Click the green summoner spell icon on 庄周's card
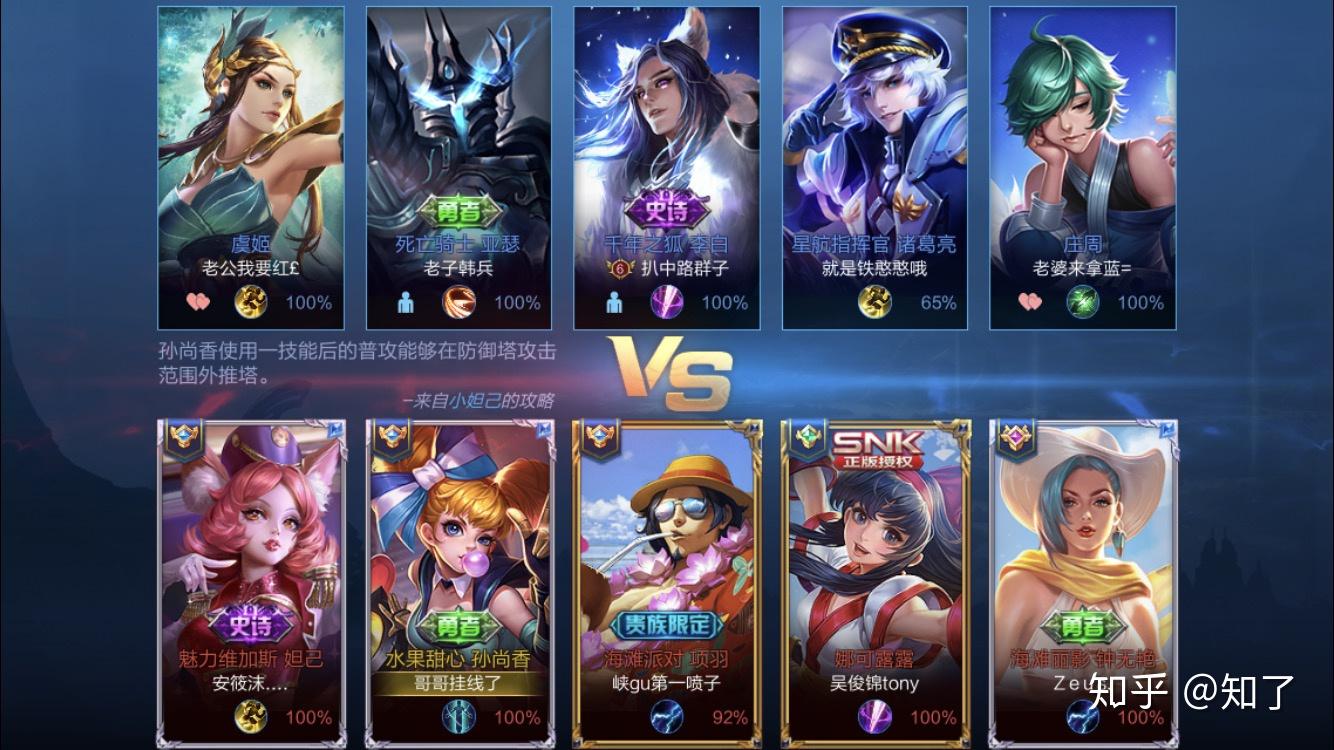The image size is (1334, 750). coord(1082,302)
